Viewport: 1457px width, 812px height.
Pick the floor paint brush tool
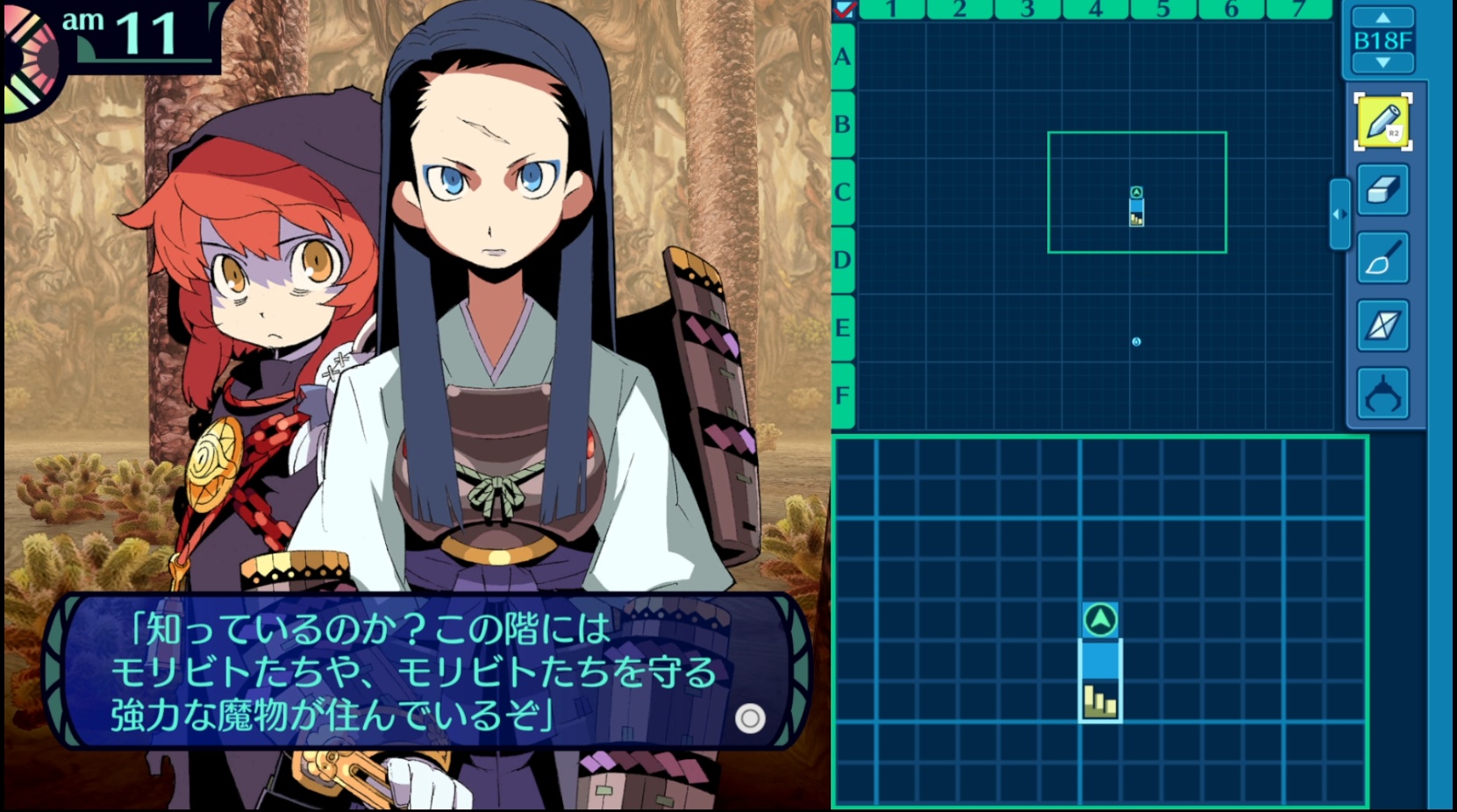pos(1382,258)
